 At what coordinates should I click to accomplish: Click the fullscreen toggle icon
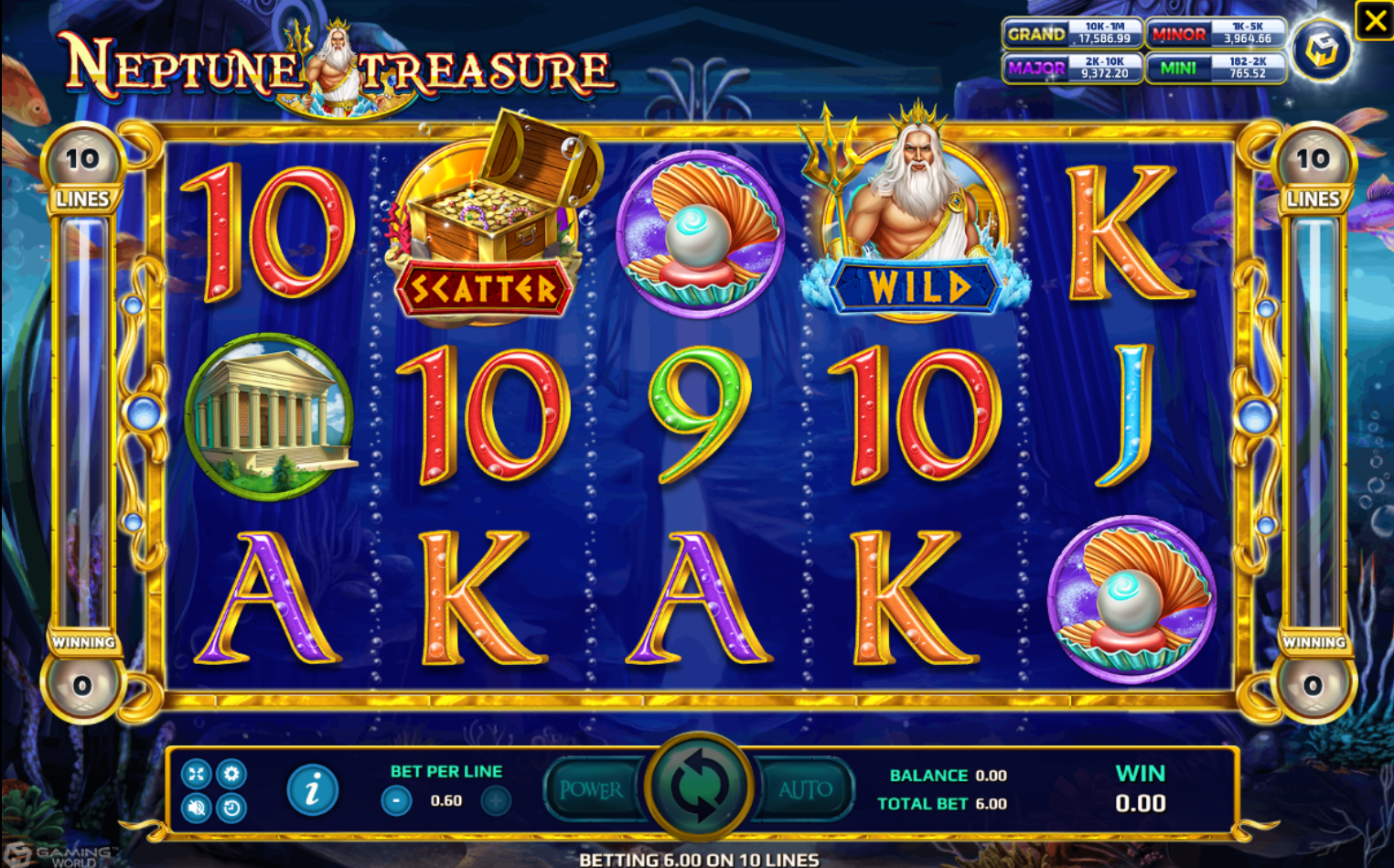(x=195, y=773)
